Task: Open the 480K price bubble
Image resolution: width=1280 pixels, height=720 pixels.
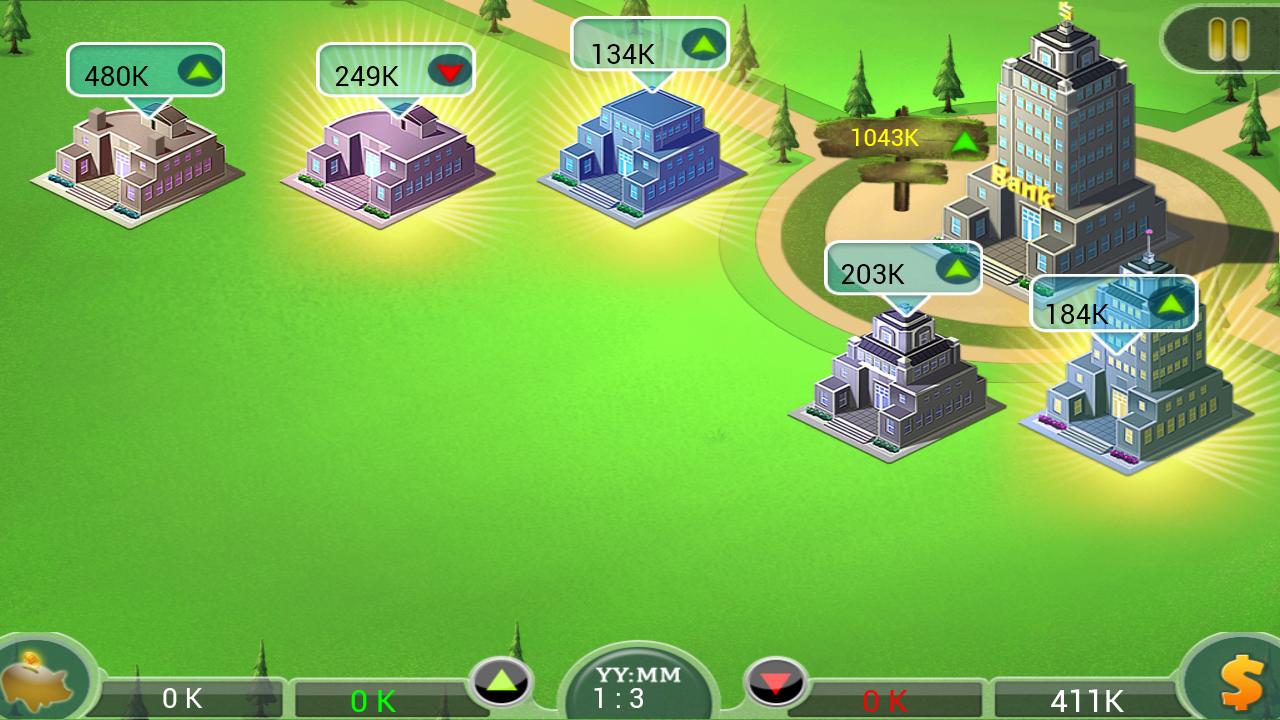Action: click(x=145, y=70)
